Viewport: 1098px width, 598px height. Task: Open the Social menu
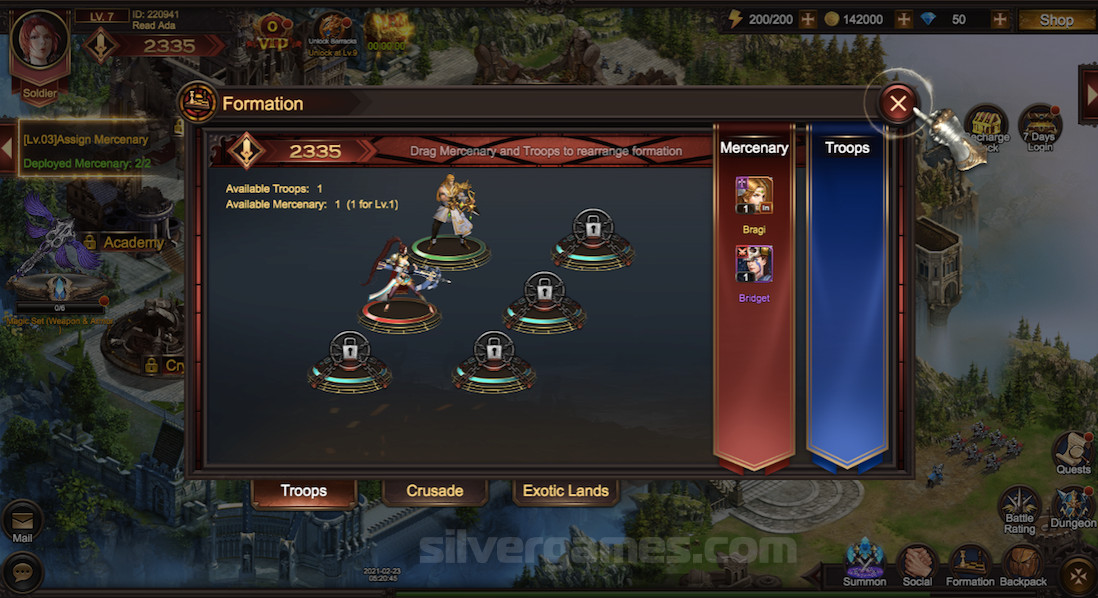917,564
